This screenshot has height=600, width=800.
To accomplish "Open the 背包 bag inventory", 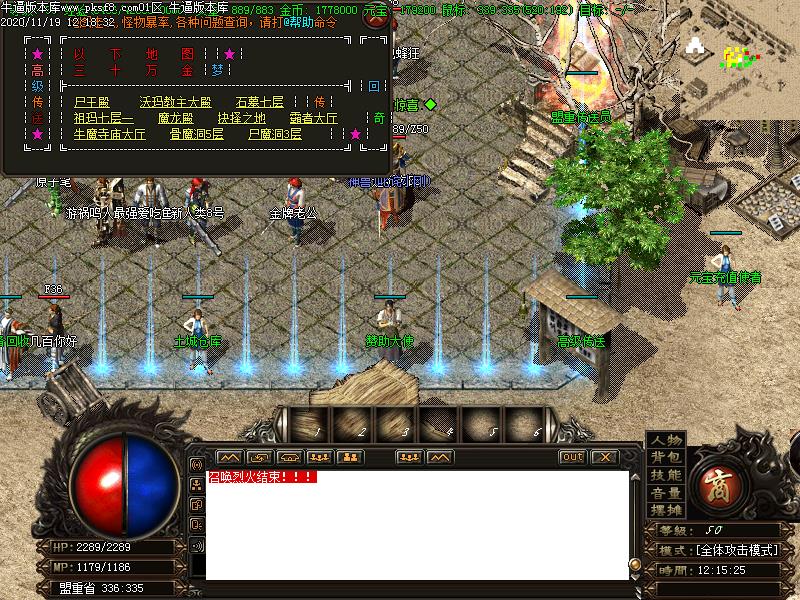I will coord(666,458).
